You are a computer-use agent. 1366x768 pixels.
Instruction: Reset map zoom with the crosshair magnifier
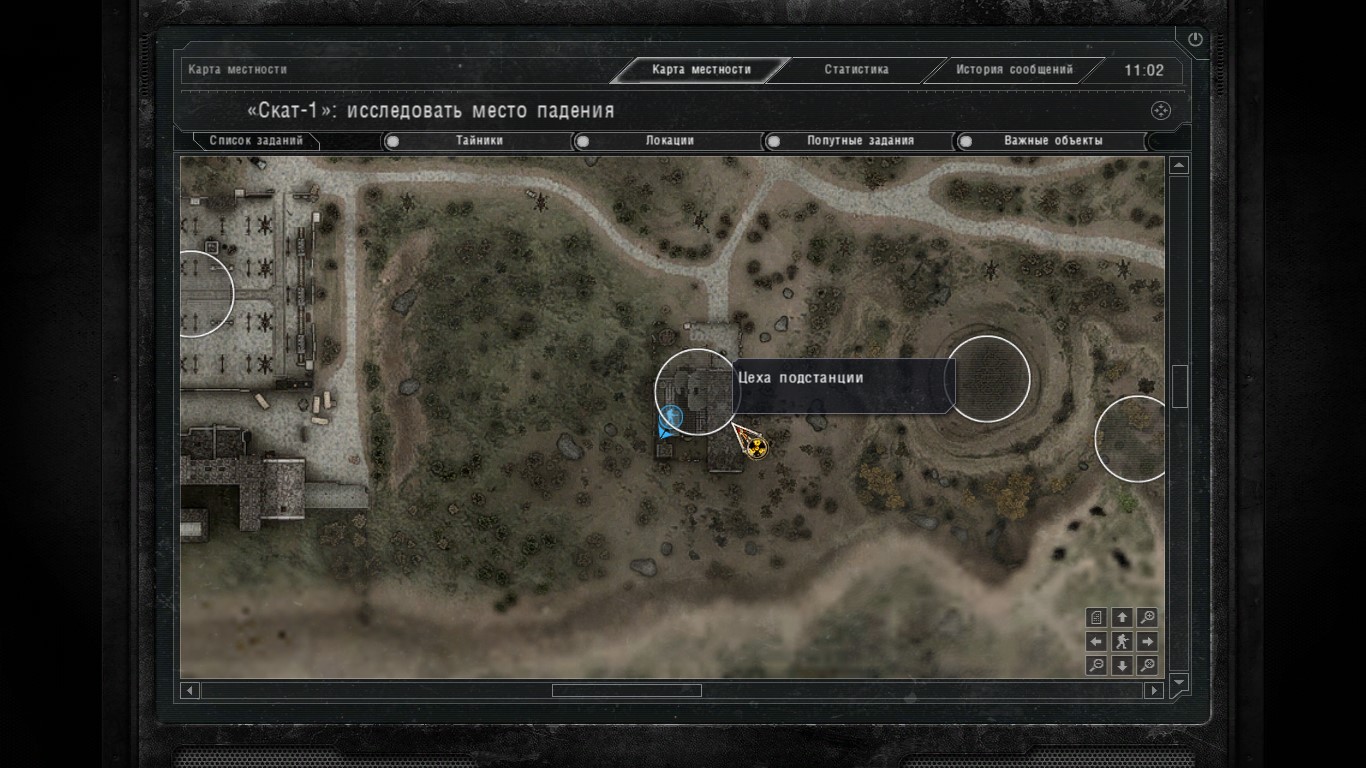point(1148,666)
